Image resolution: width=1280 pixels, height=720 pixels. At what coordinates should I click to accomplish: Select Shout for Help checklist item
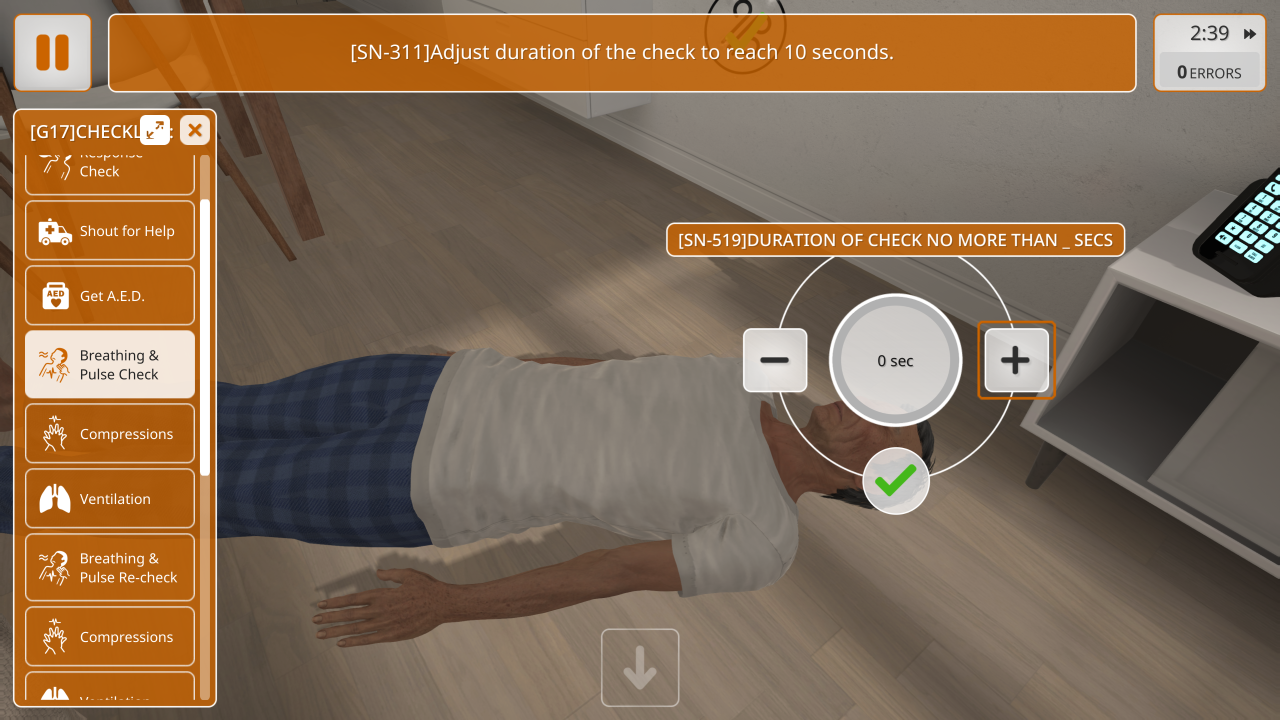pyautogui.click(x=110, y=231)
